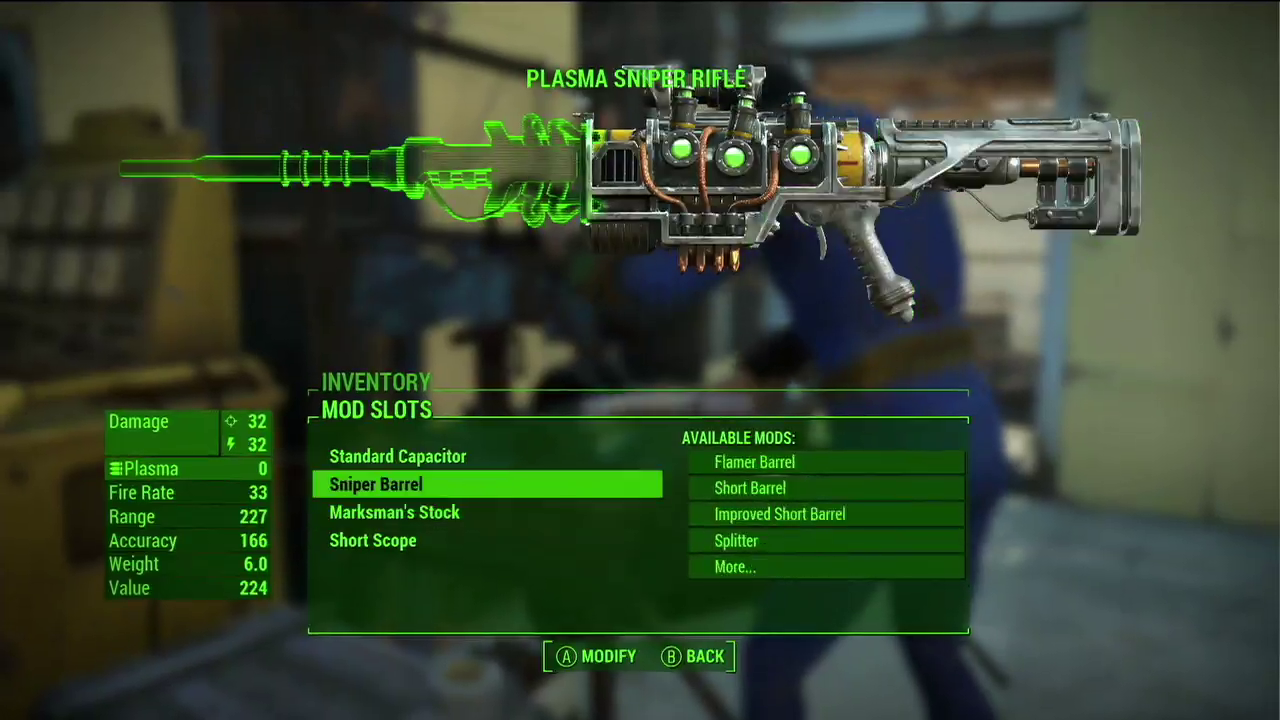Choose the Sniper Barrel mod slot
This screenshot has width=1280, height=720.
pos(487,485)
